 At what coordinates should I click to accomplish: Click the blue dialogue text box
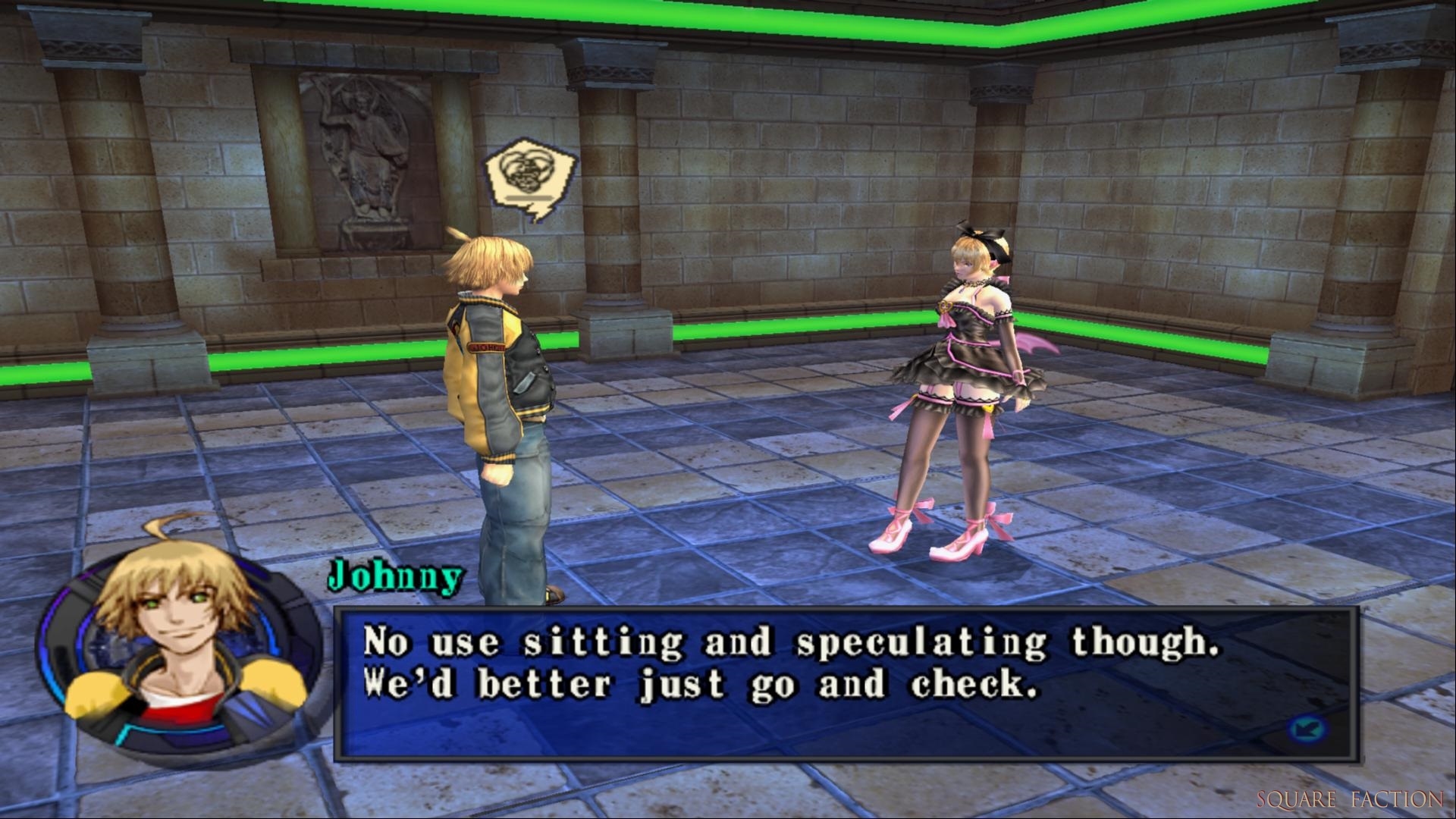click(x=846, y=683)
